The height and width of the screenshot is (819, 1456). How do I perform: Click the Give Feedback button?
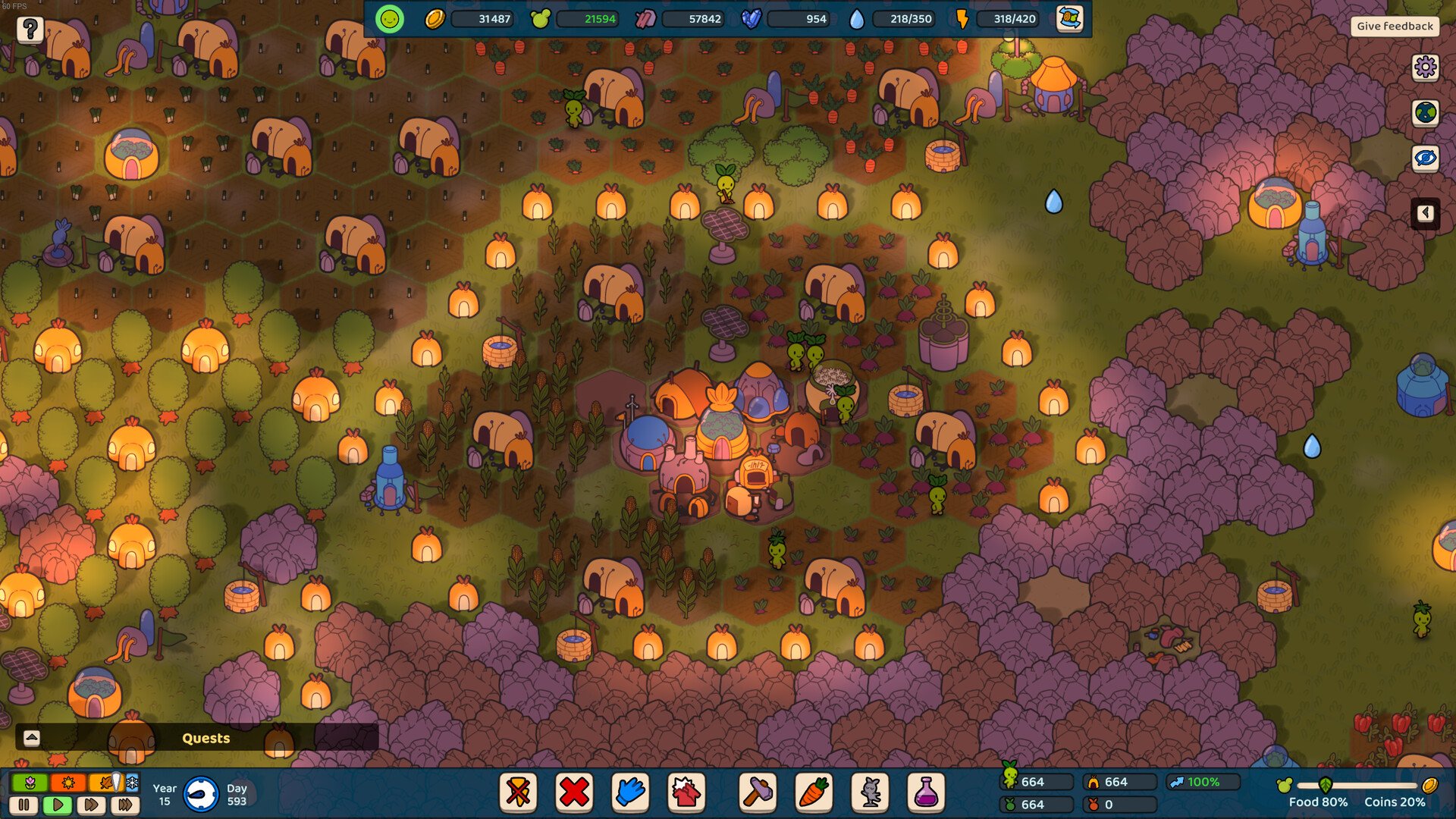pyautogui.click(x=1395, y=26)
